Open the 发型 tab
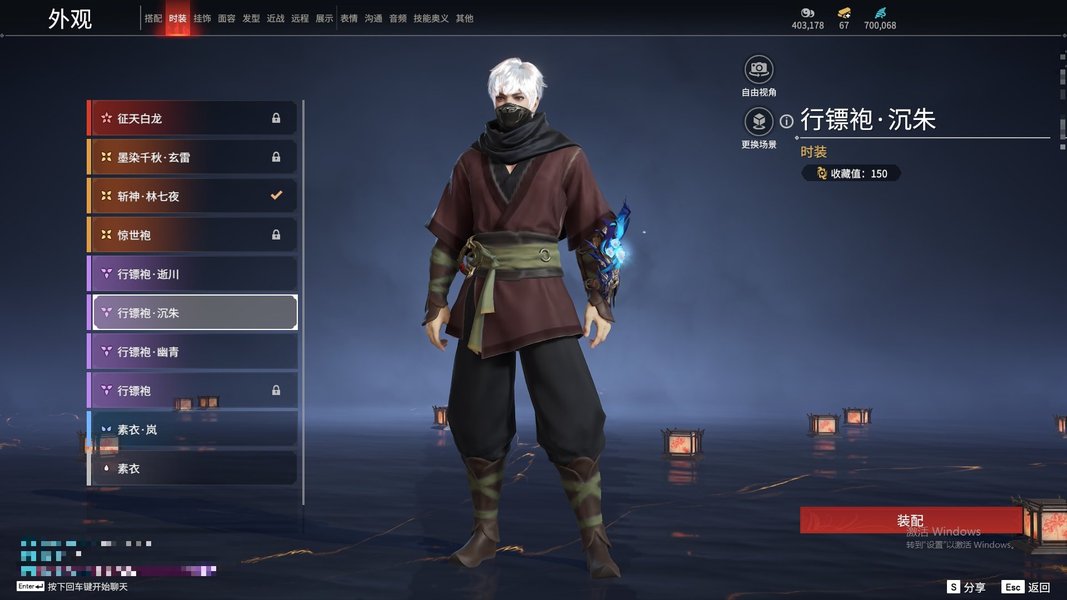The width and height of the screenshot is (1067, 600). click(x=251, y=18)
